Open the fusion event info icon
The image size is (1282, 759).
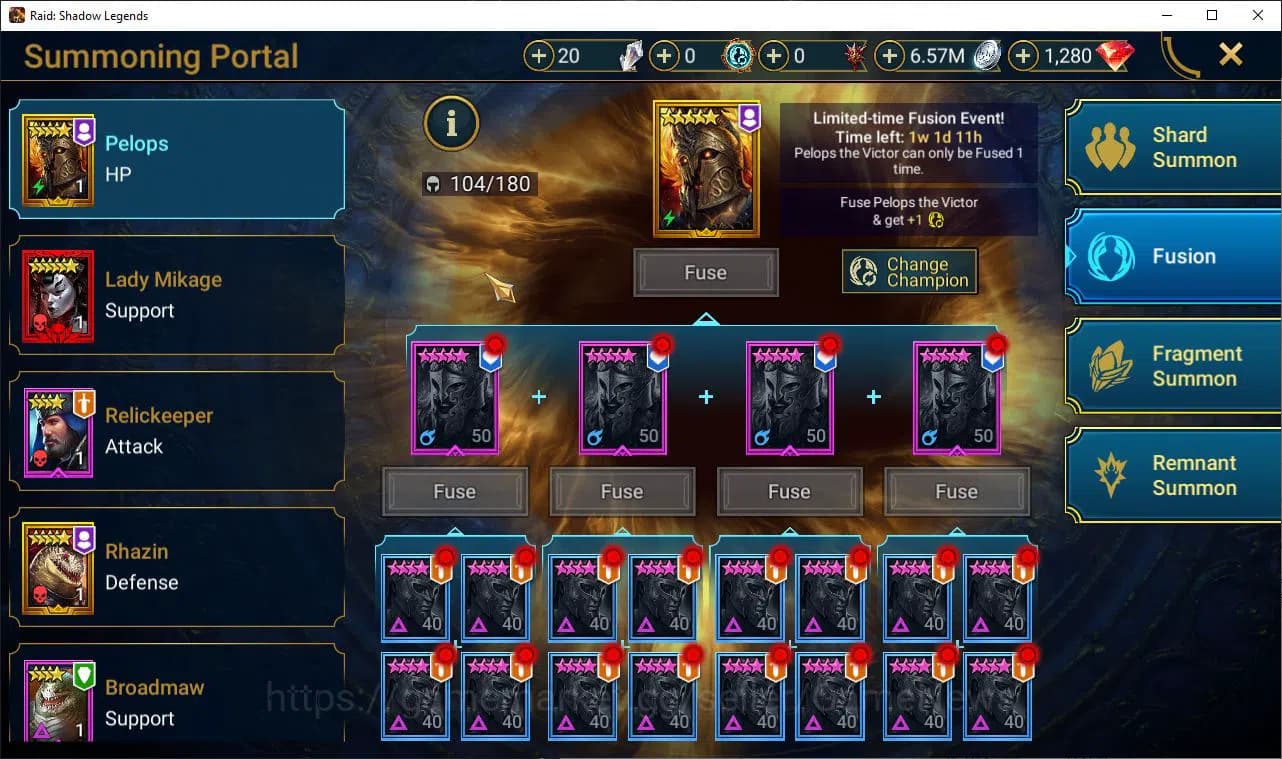[x=451, y=123]
